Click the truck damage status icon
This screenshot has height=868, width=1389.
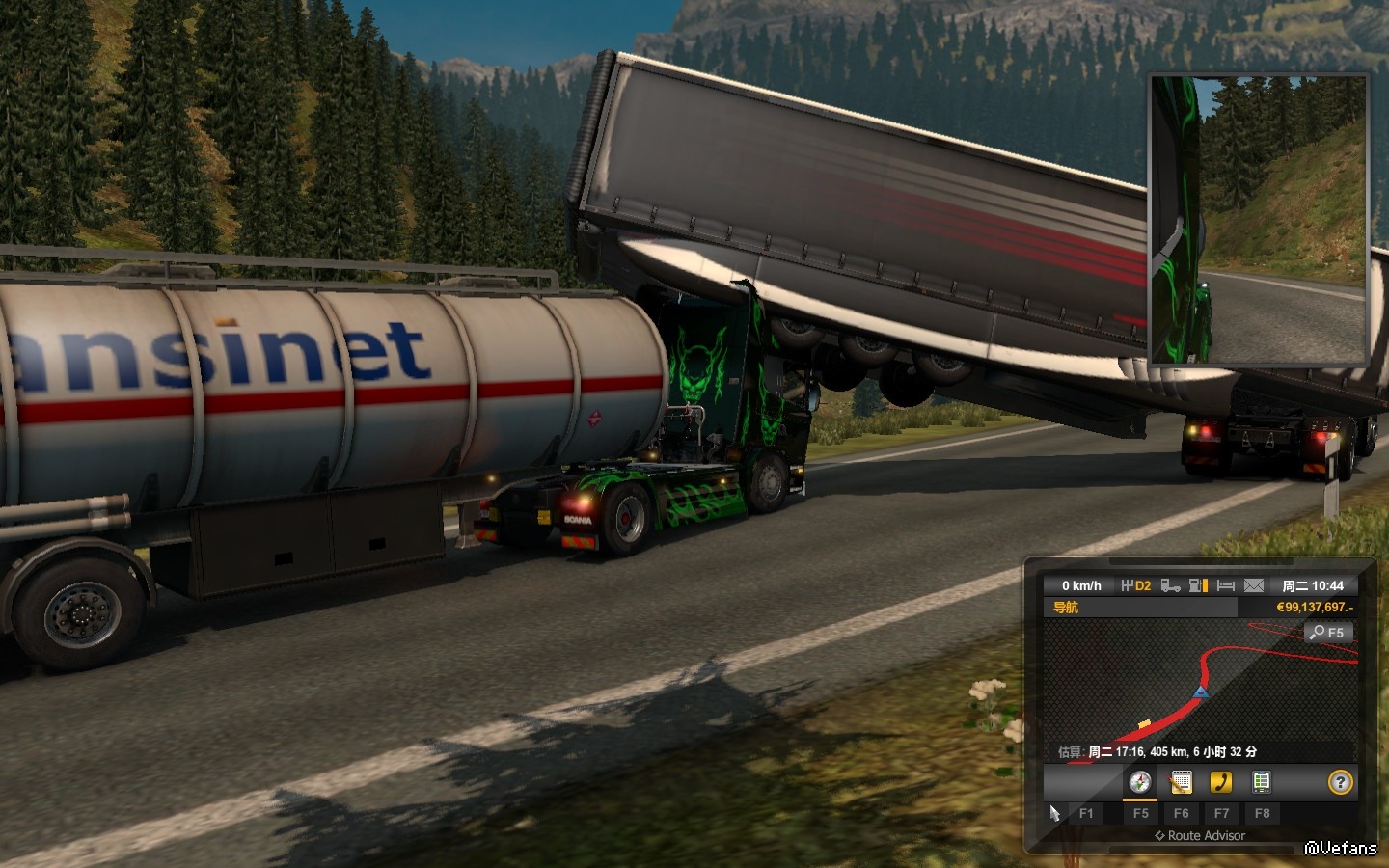[x=1170, y=585]
